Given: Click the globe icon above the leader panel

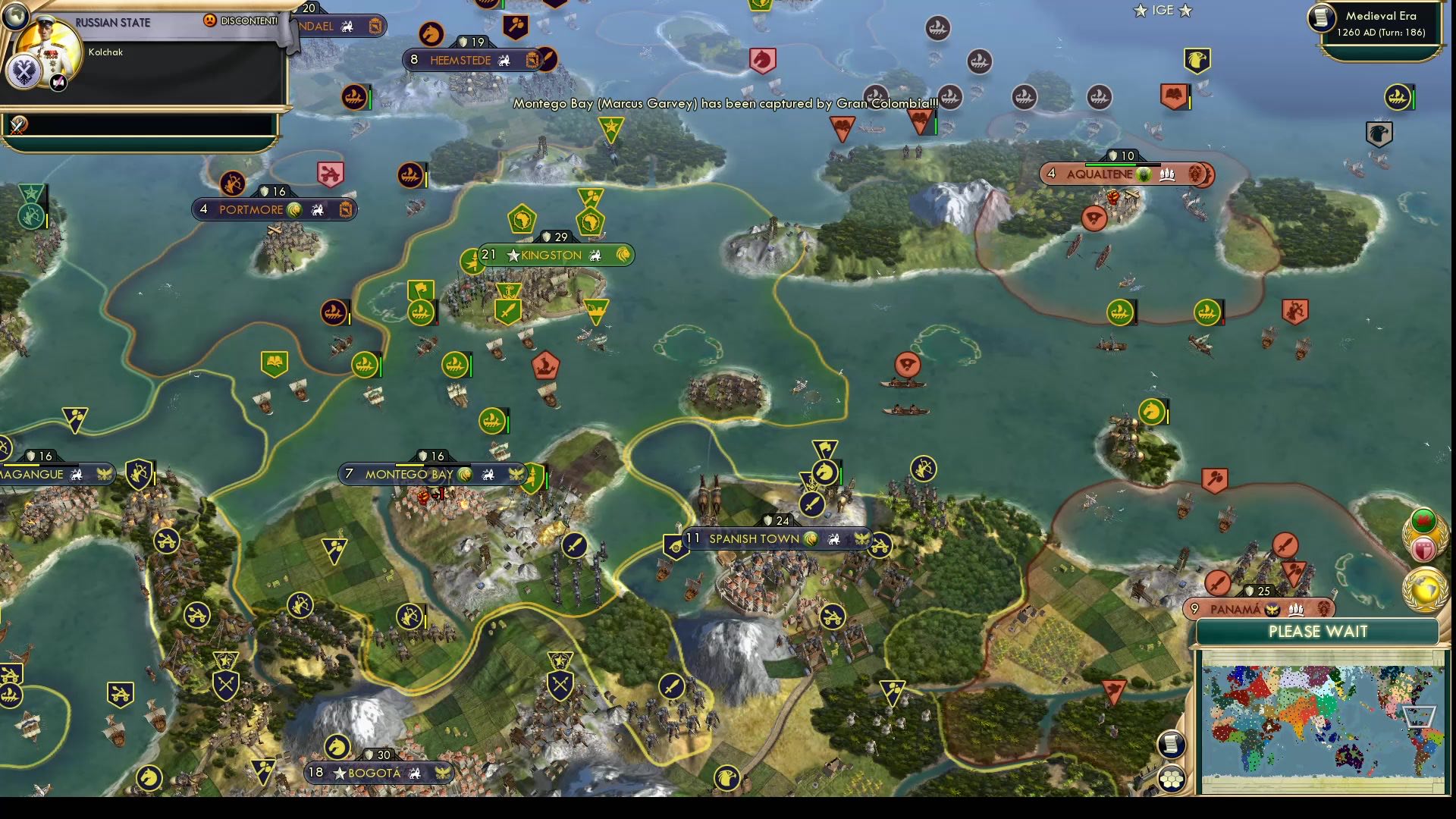Looking at the screenshot, I should (15, 17).
